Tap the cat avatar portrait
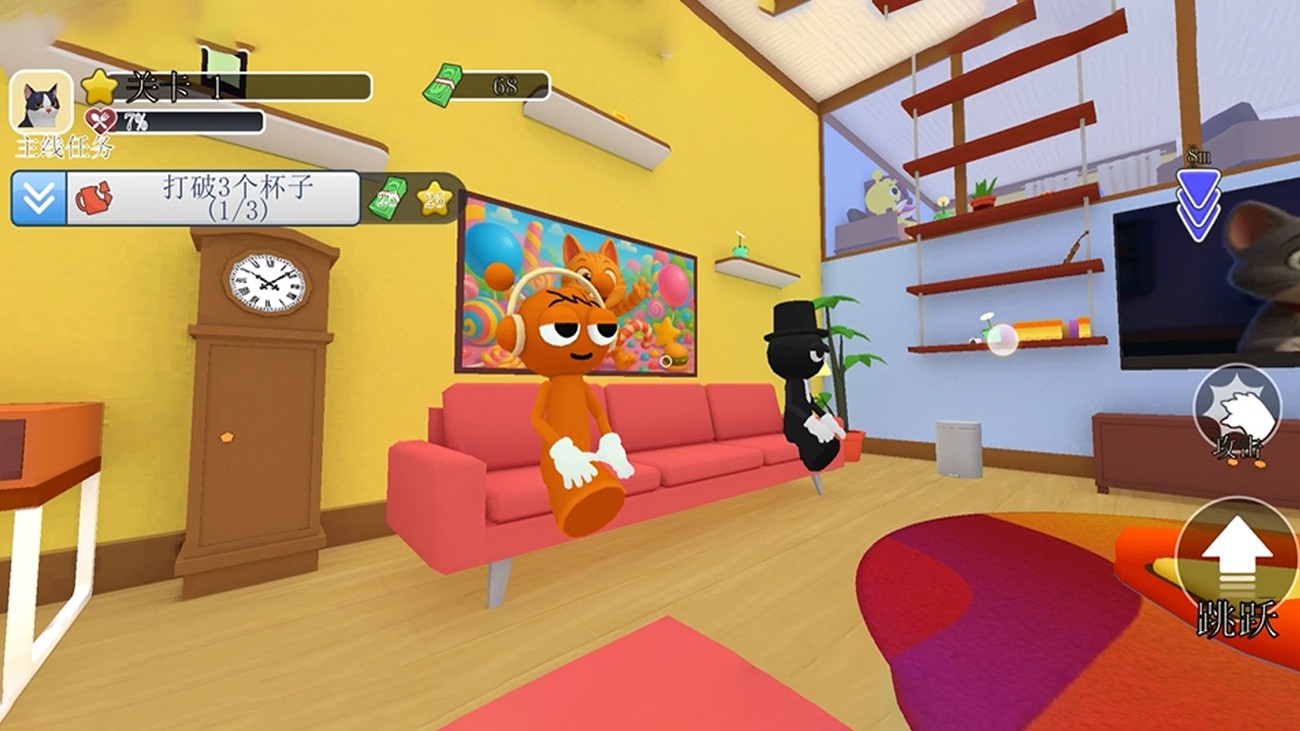 tap(41, 103)
